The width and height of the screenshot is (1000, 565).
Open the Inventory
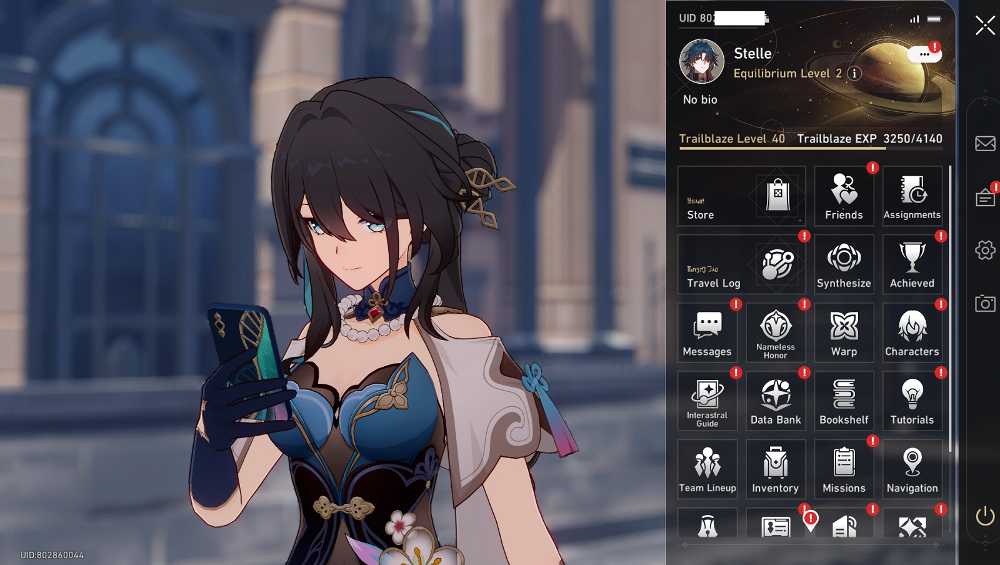[775, 469]
